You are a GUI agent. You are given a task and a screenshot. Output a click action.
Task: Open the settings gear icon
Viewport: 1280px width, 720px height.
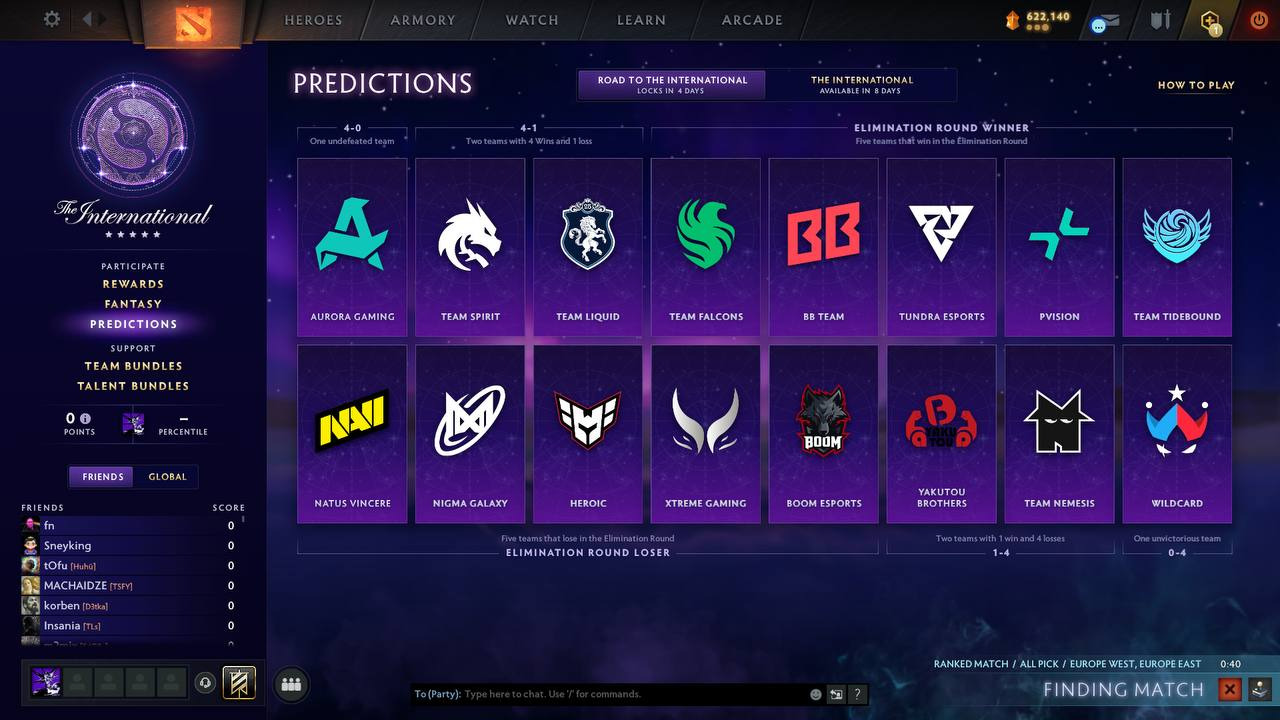(51, 18)
